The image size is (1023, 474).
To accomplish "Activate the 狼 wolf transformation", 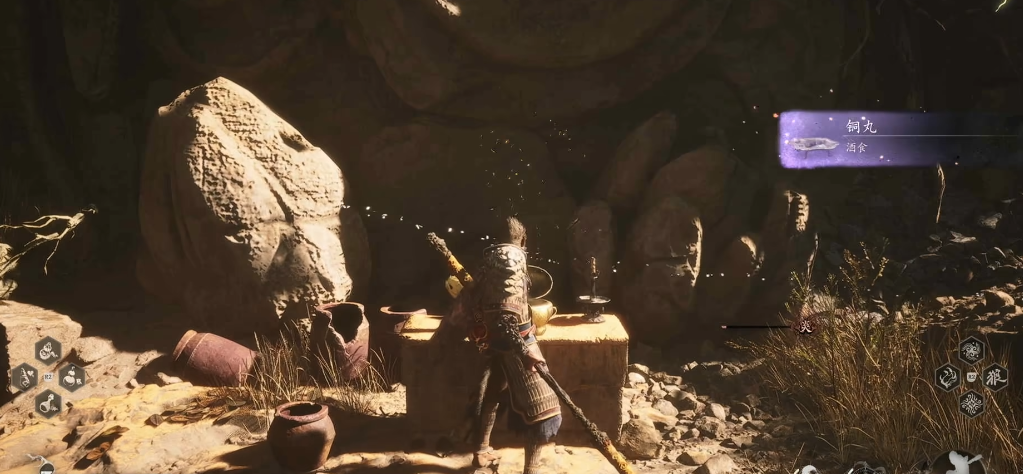I will (x=995, y=376).
